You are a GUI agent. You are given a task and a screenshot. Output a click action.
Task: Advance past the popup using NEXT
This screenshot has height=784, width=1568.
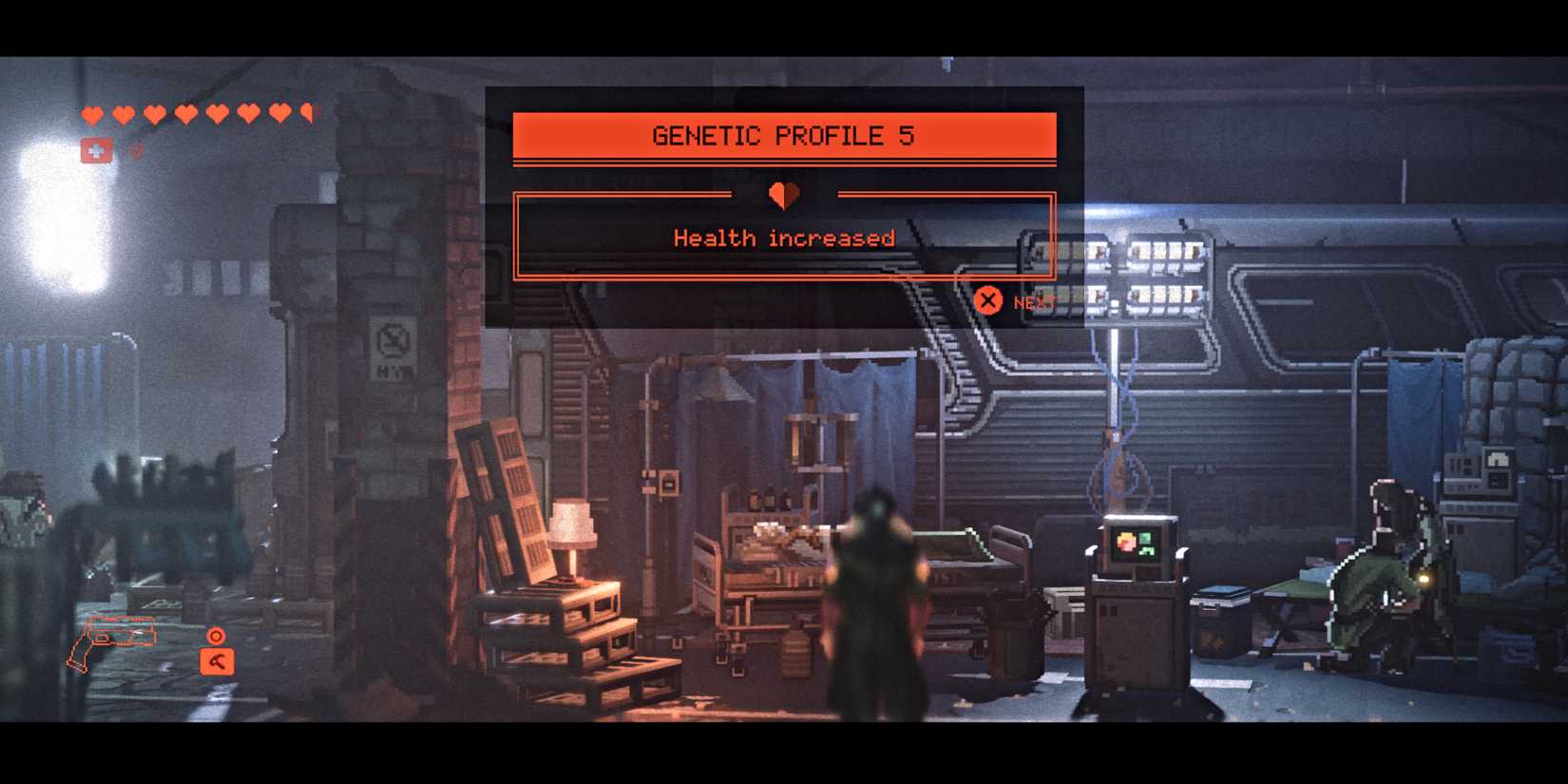tap(1035, 303)
